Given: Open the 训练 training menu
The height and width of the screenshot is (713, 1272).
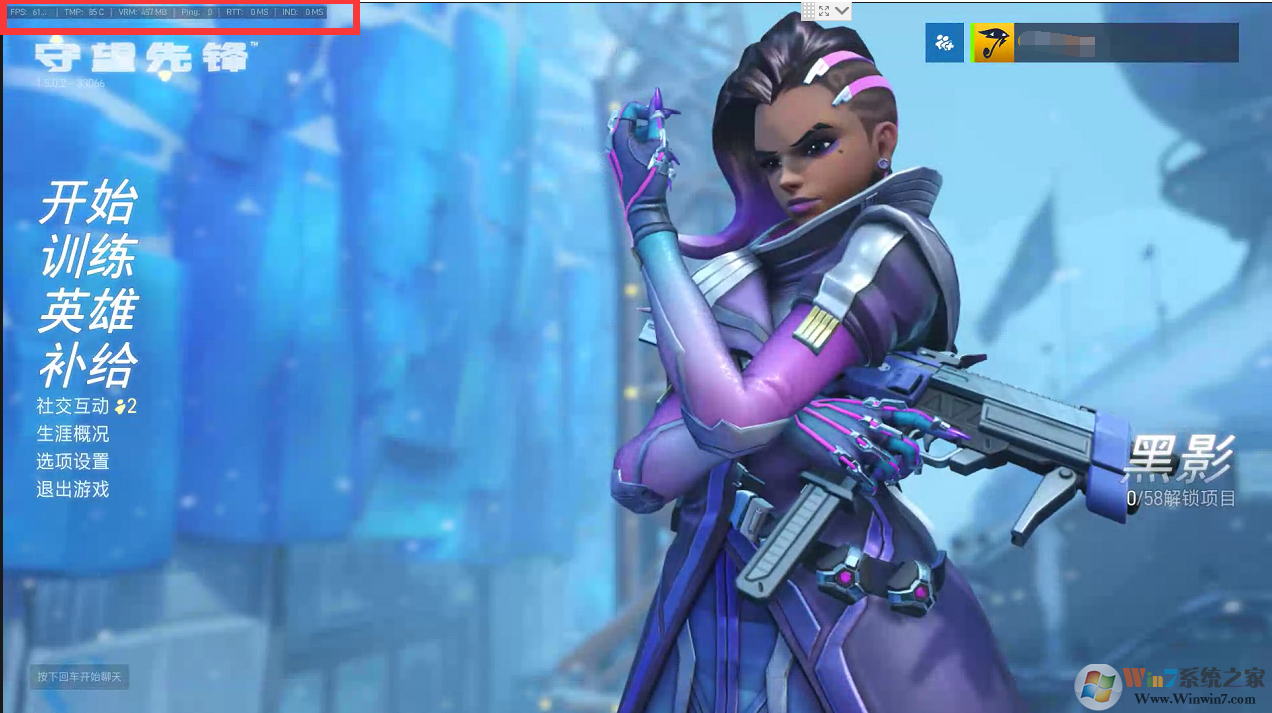Looking at the screenshot, I should [87, 258].
